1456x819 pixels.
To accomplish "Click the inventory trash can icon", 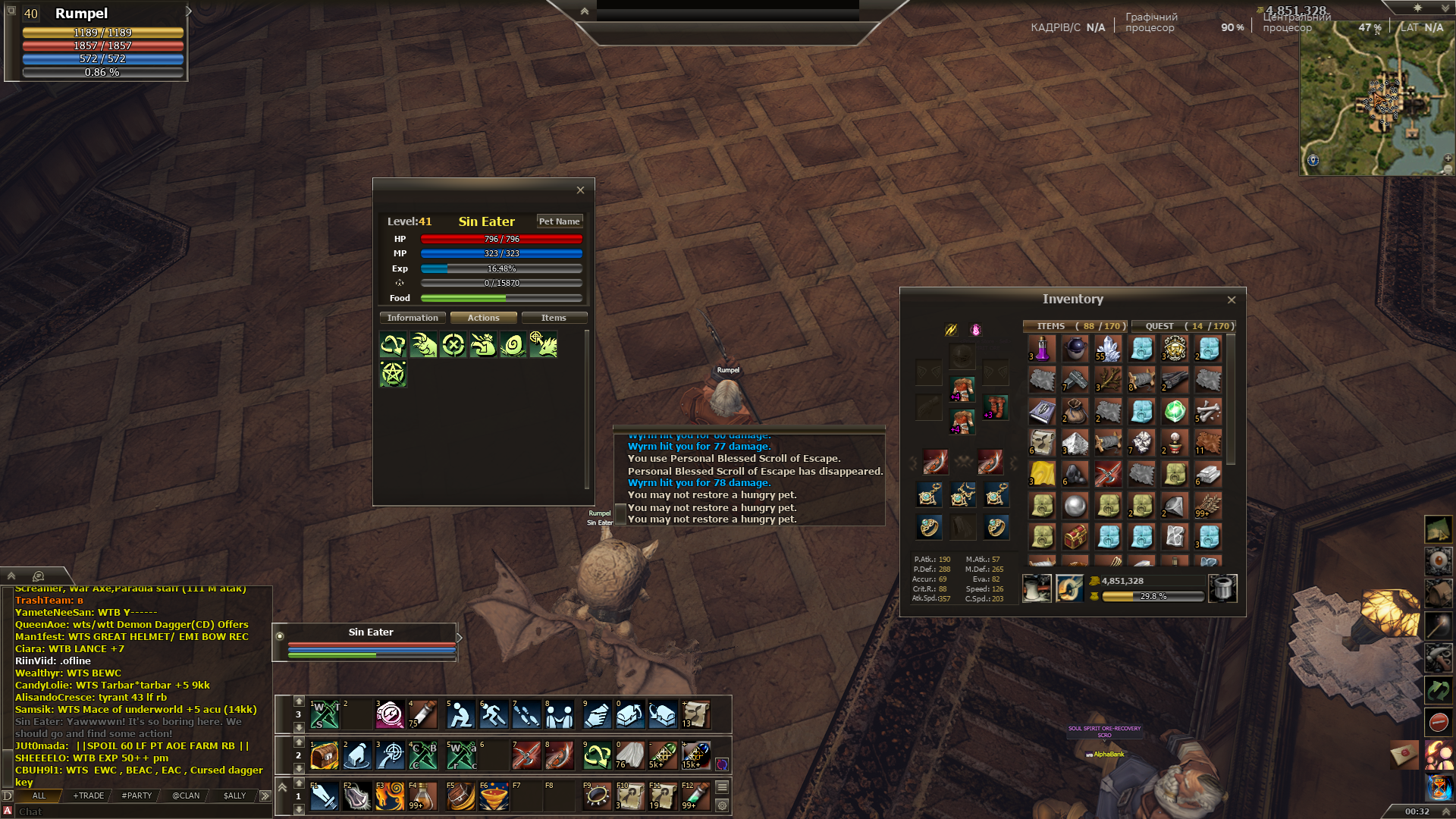I will point(1222,588).
